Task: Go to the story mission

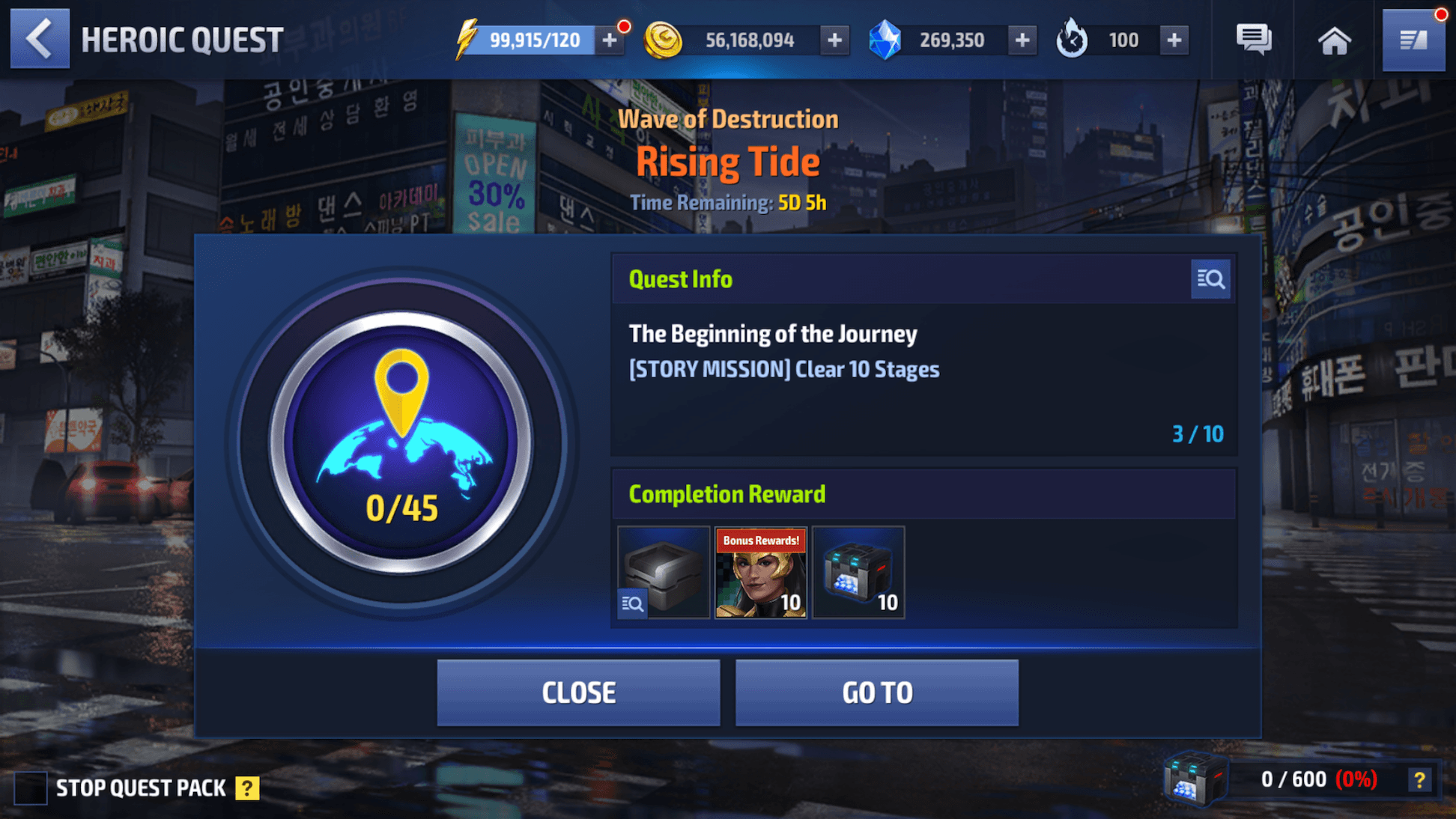Action: (876, 692)
